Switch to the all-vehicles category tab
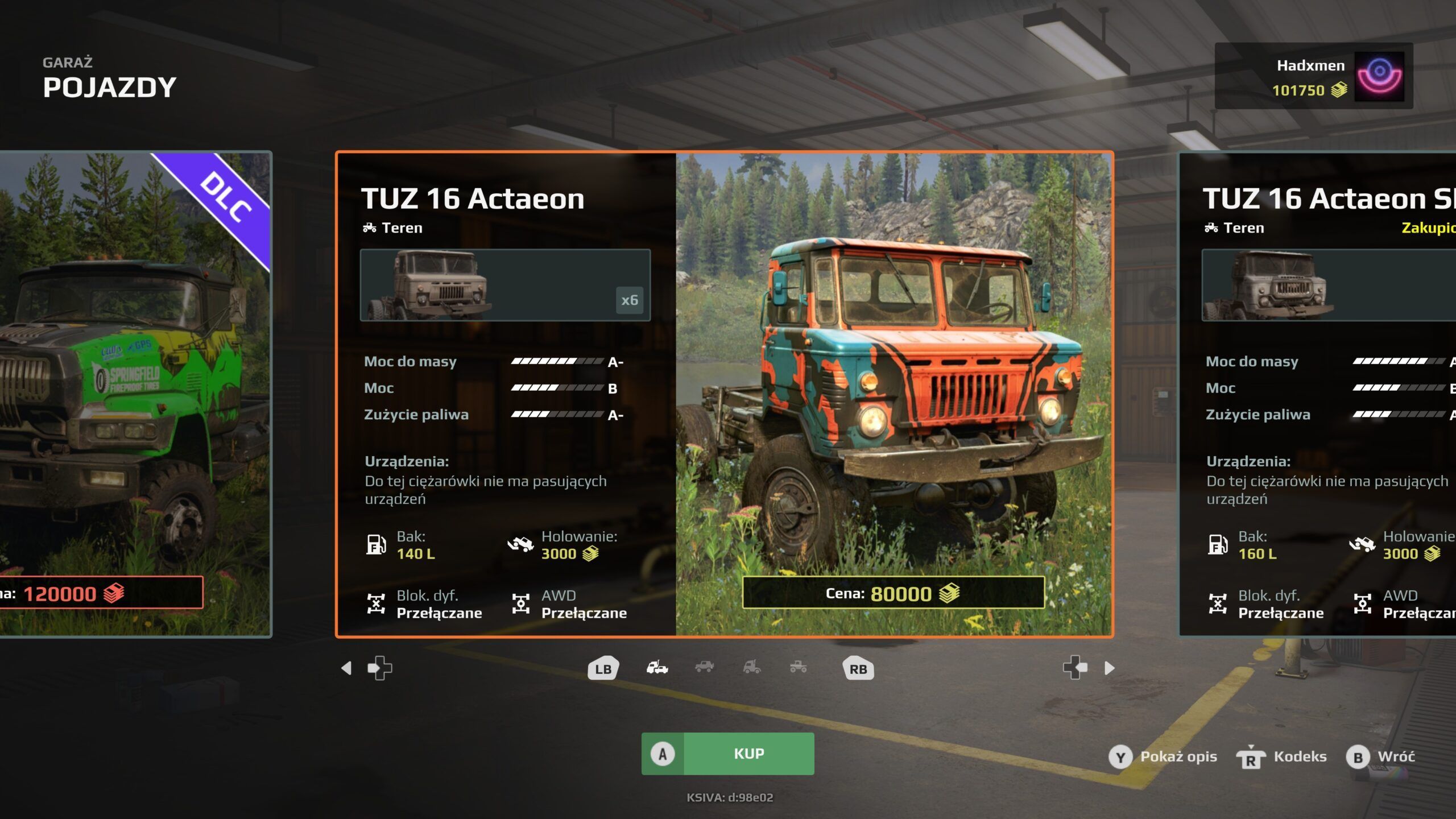The image size is (1456, 819). (x=657, y=667)
